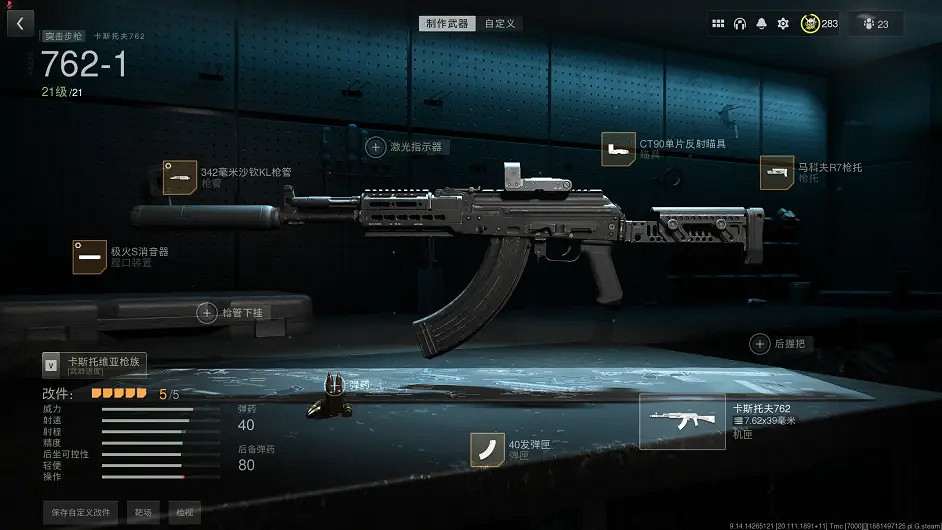
Task: Open the 靶场 firing range
Action: pyautogui.click(x=144, y=512)
